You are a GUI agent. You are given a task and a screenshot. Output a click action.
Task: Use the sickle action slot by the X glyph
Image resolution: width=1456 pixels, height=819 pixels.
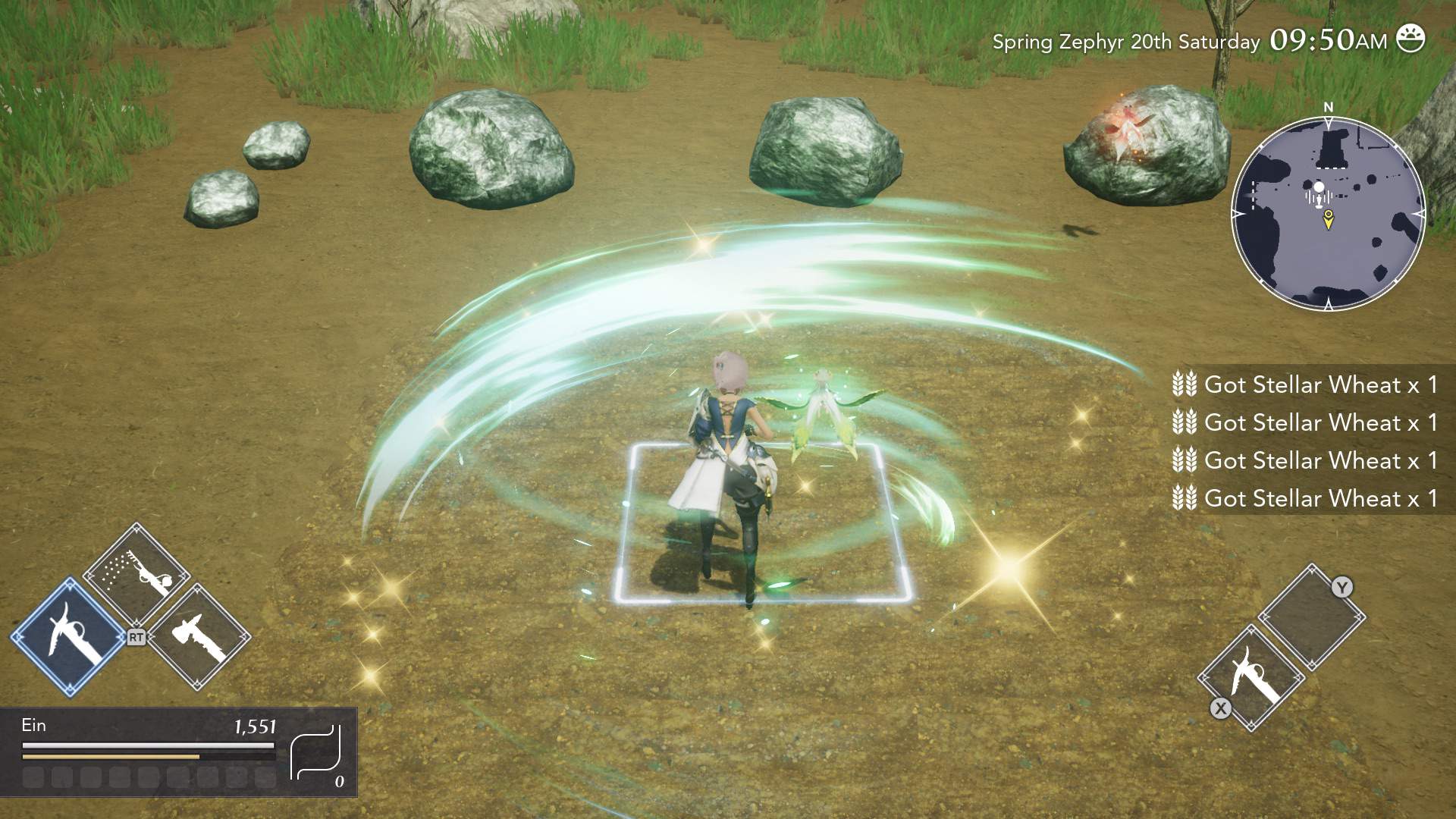(x=1251, y=677)
